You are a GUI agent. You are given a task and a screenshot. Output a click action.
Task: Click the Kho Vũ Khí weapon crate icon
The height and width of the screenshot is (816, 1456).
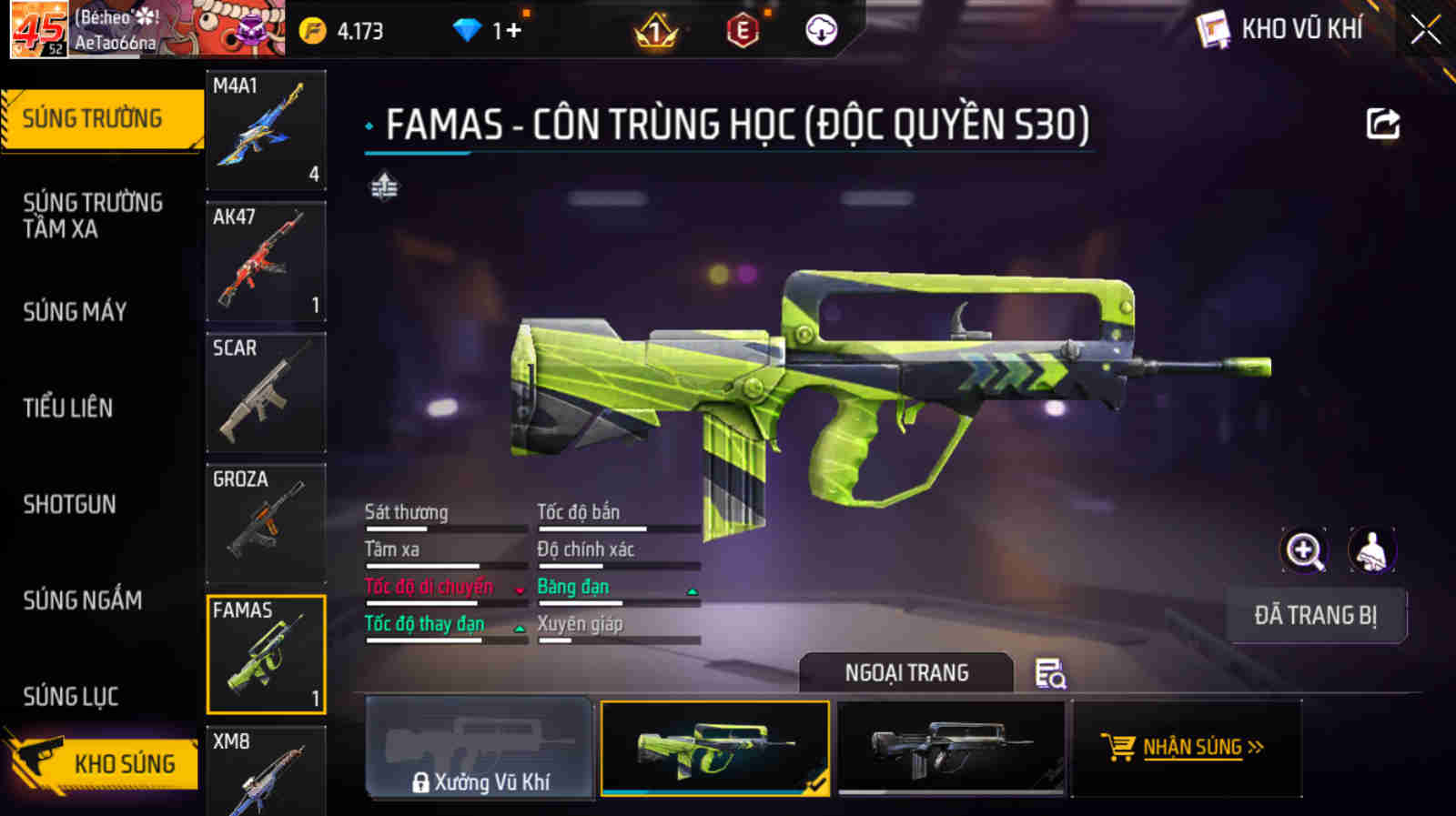click(1214, 29)
